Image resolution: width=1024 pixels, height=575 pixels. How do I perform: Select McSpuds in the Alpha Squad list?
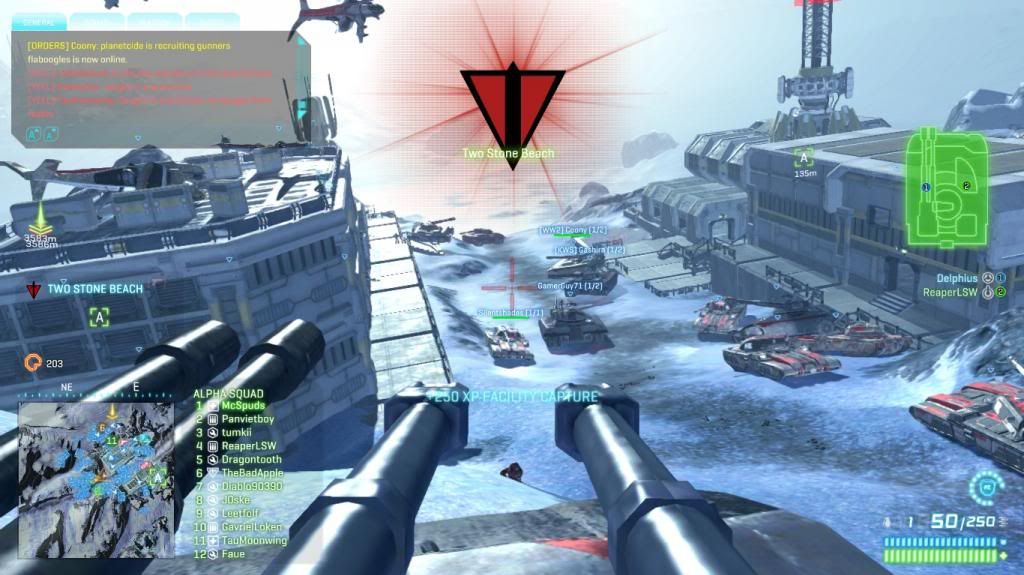242,406
